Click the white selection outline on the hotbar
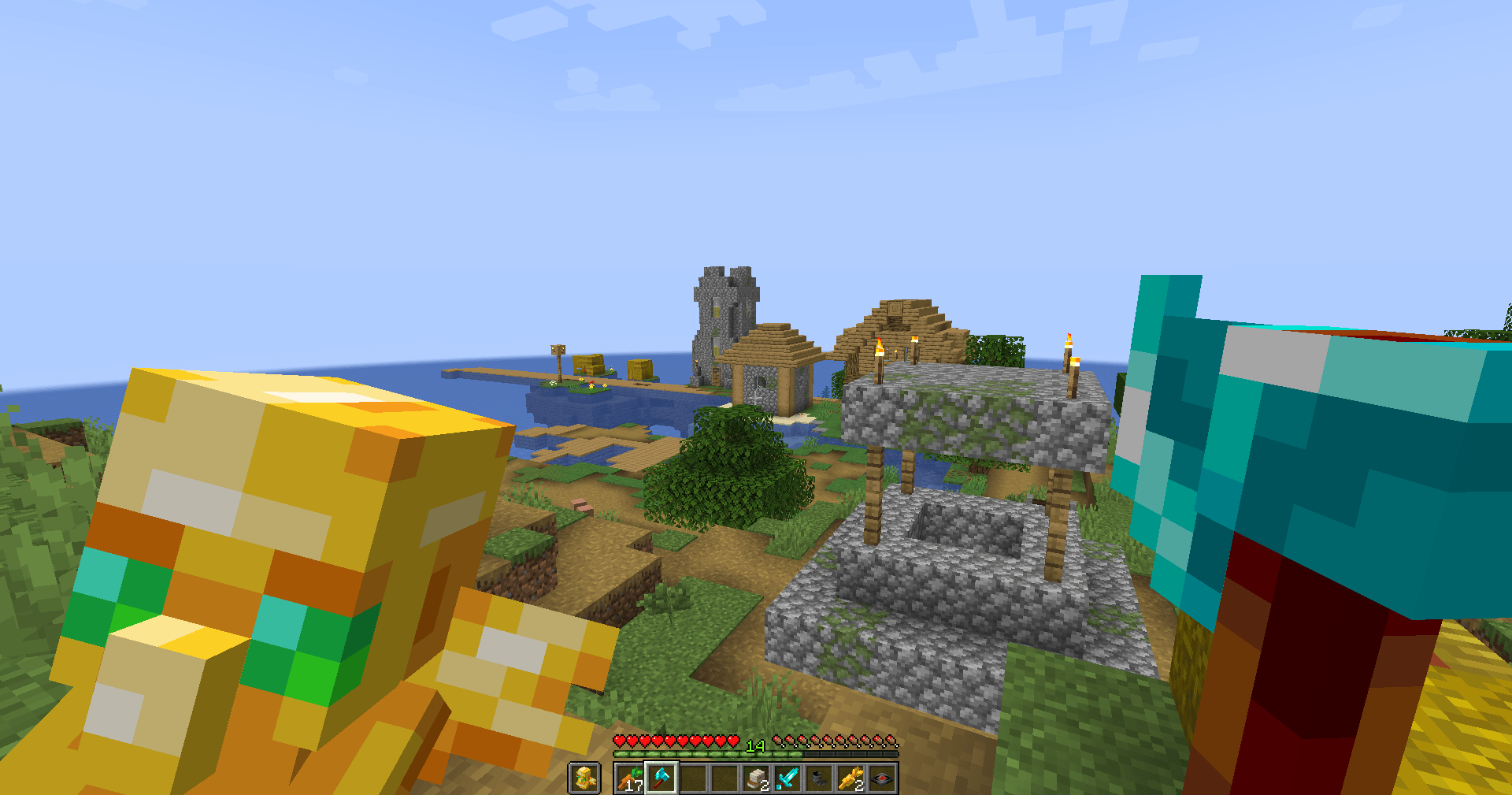The image size is (1512, 795). [x=661, y=763]
